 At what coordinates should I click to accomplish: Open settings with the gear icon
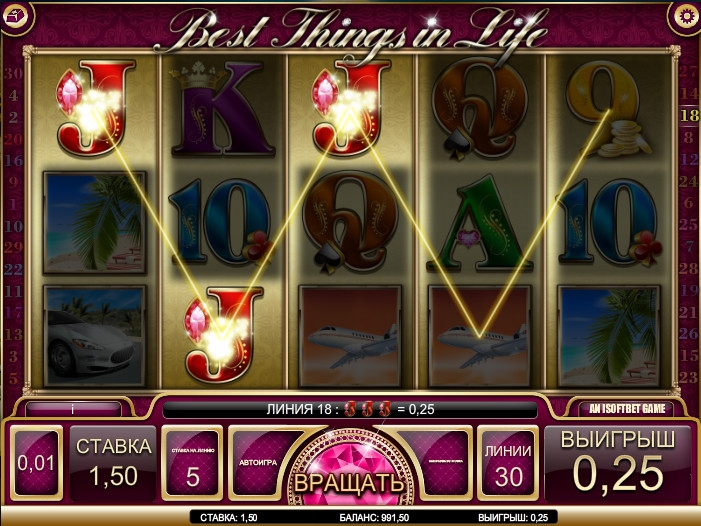pos(685,15)
